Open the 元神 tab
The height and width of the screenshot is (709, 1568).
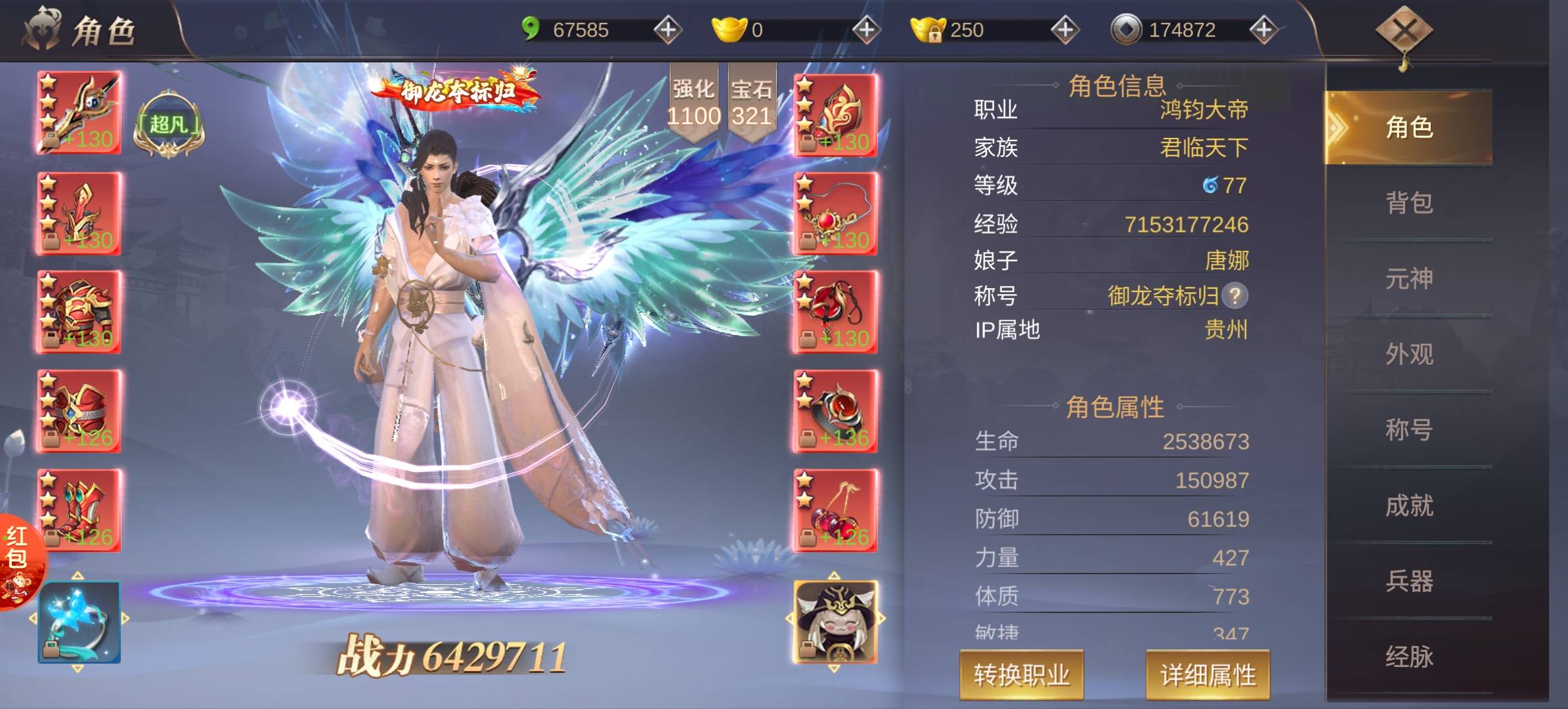1408,278
